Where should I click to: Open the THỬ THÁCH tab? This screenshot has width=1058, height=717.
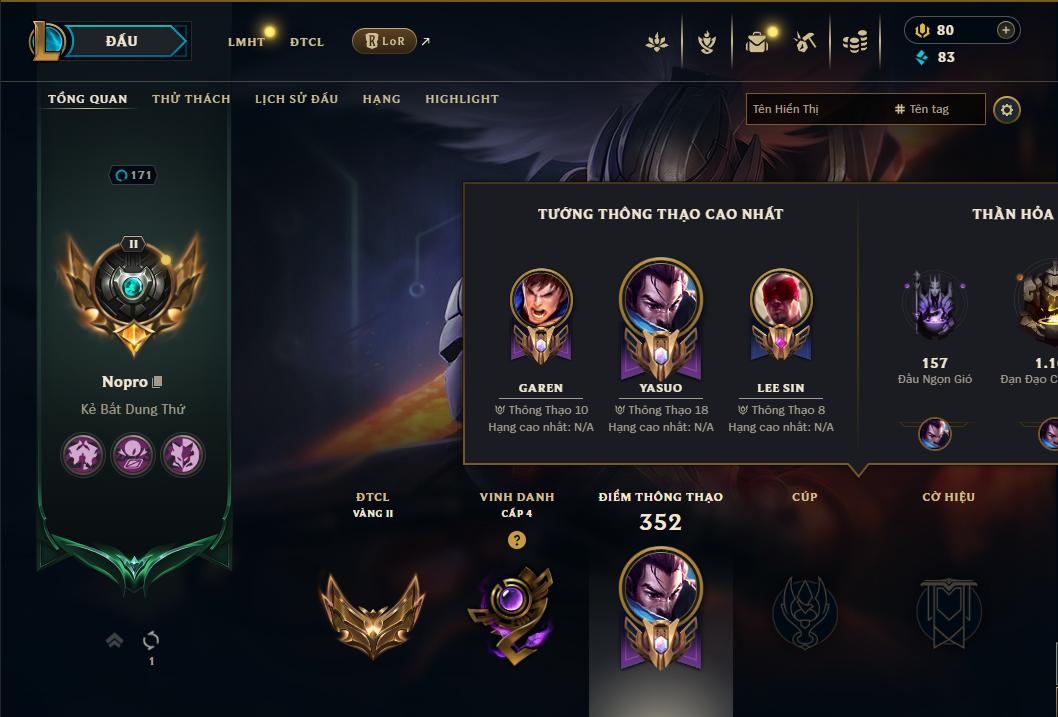click(x=191, y=99)
